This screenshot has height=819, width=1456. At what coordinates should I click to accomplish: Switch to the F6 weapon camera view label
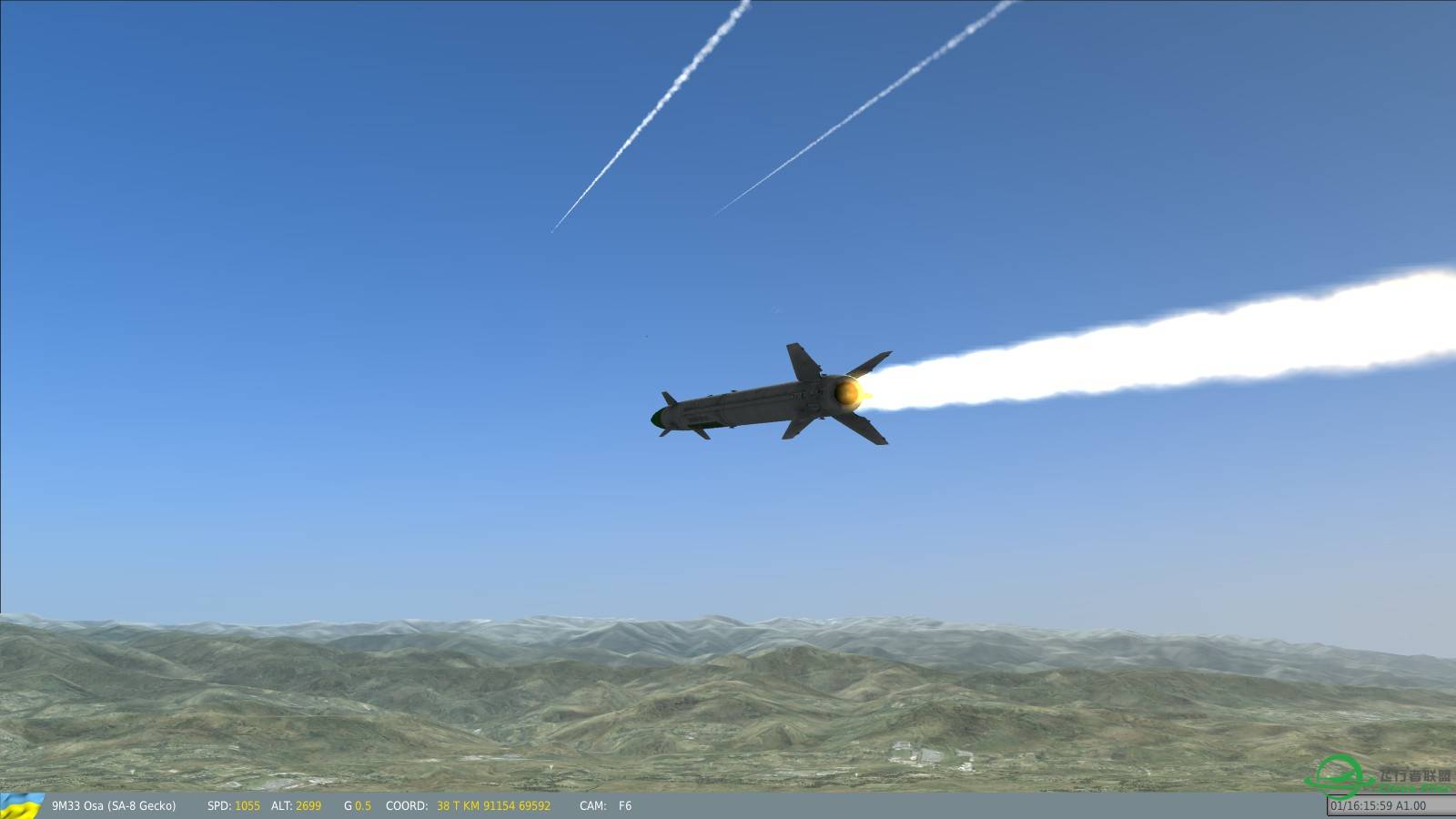(624, 806)
